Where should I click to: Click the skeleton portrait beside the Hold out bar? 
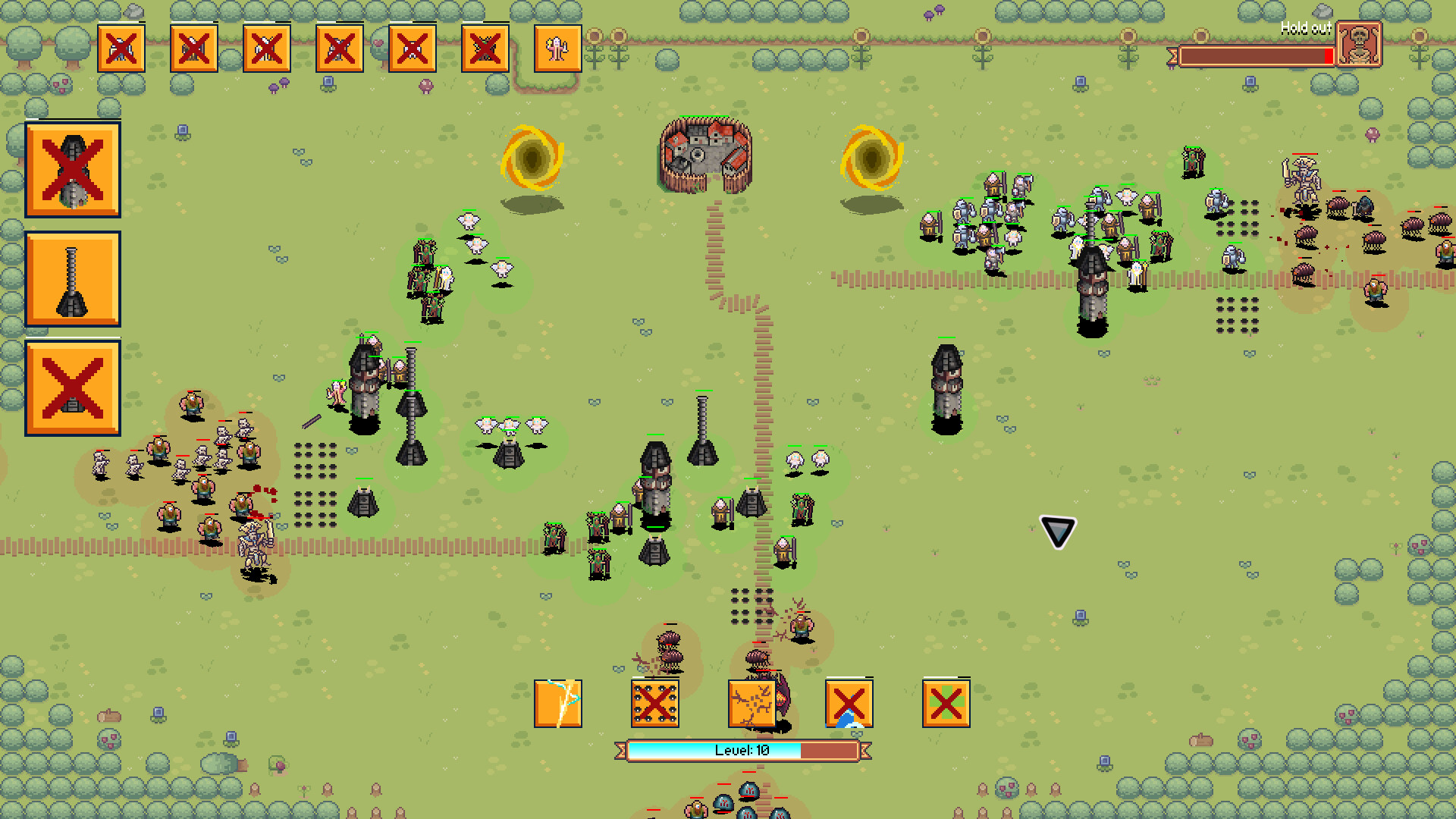(x=1360, y=43)
